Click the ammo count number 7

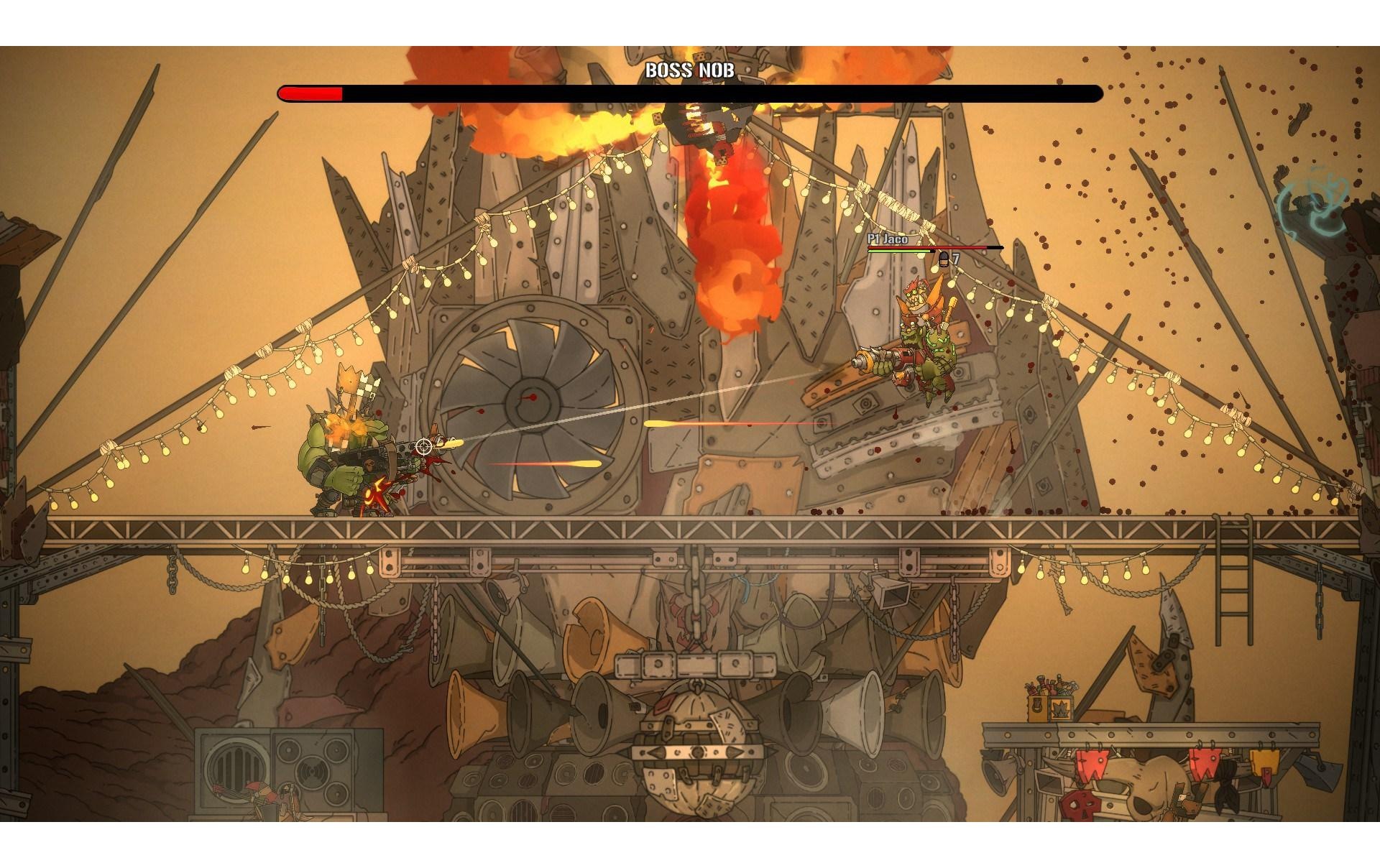click(956, 260)
